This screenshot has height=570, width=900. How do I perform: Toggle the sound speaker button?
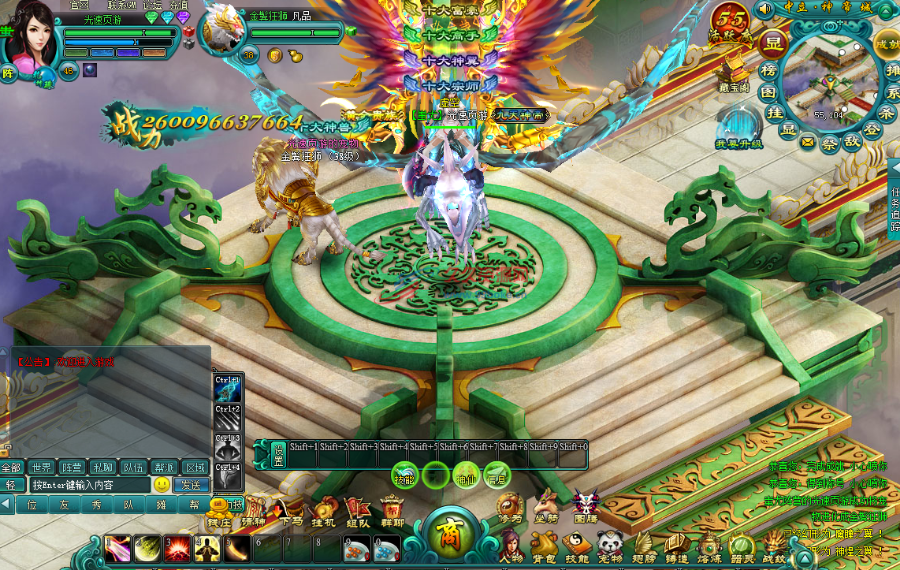(765, 9)
